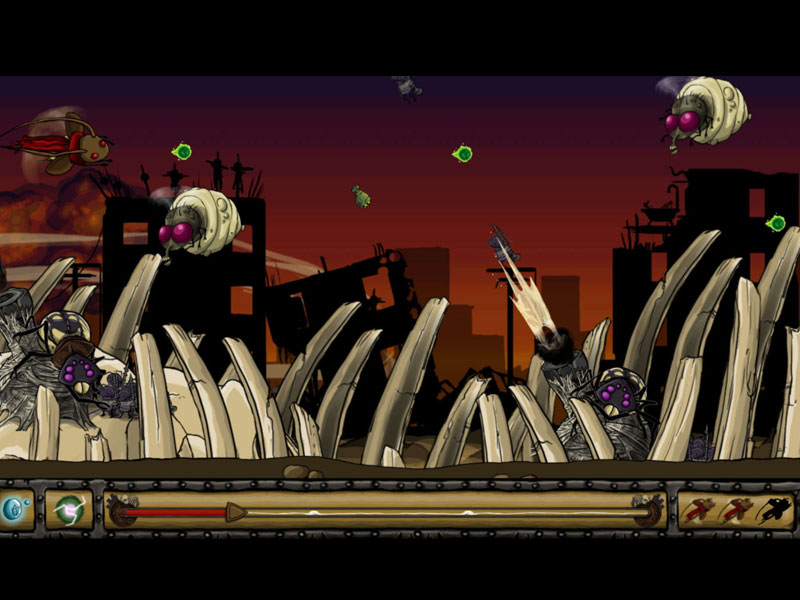Select the green lightning orb power
The width and height of the screenshot is (800, 600).
(69, 509)
